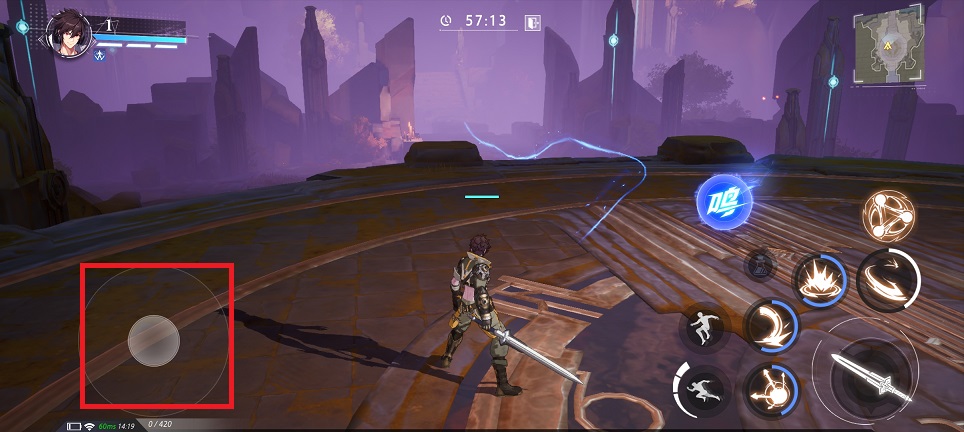Click the exit door button beside timer
Viewport: 964px width, 432px height.
pyautogui.click(x=533, y=21)
